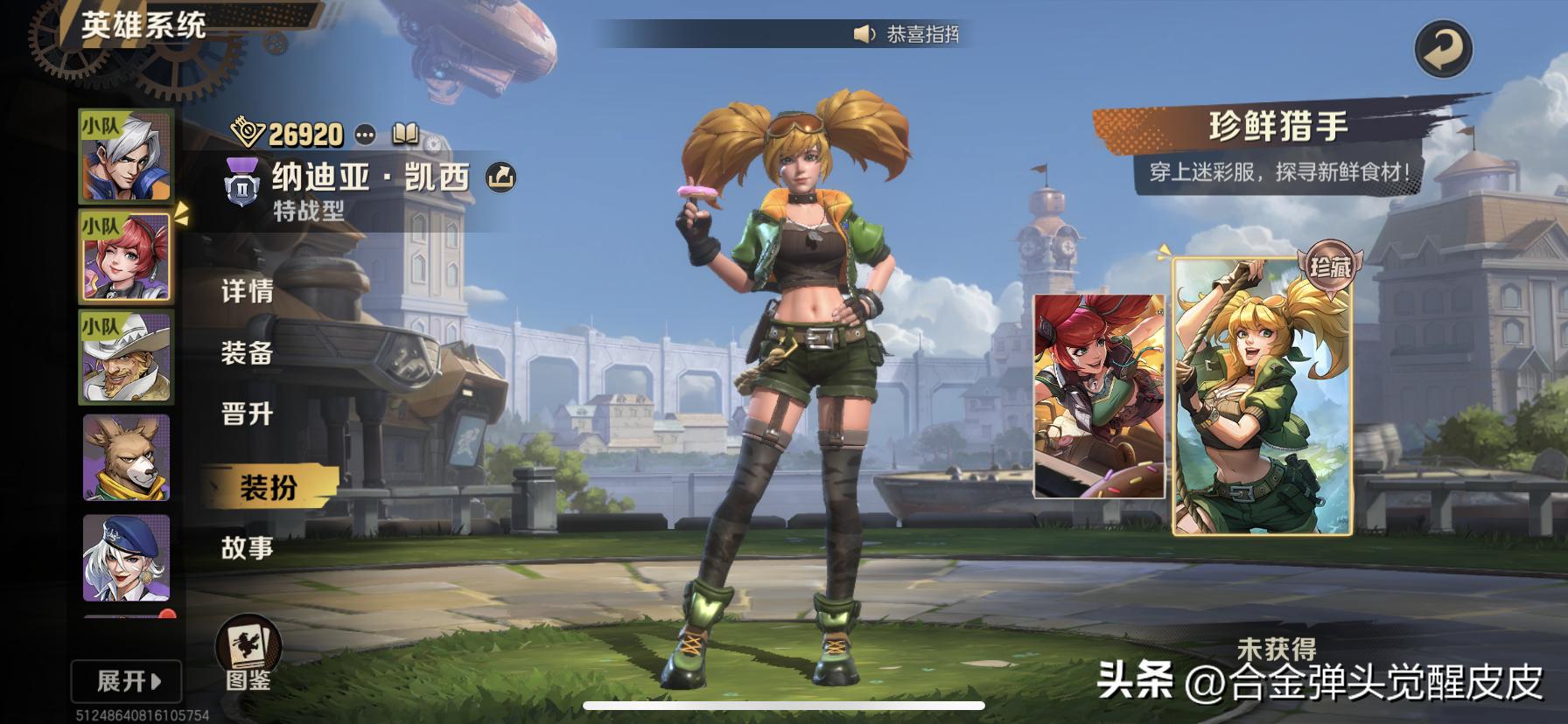The image size is (1568, 724).
Task: Expand the hero list with 展开
Action: [128, 681]
